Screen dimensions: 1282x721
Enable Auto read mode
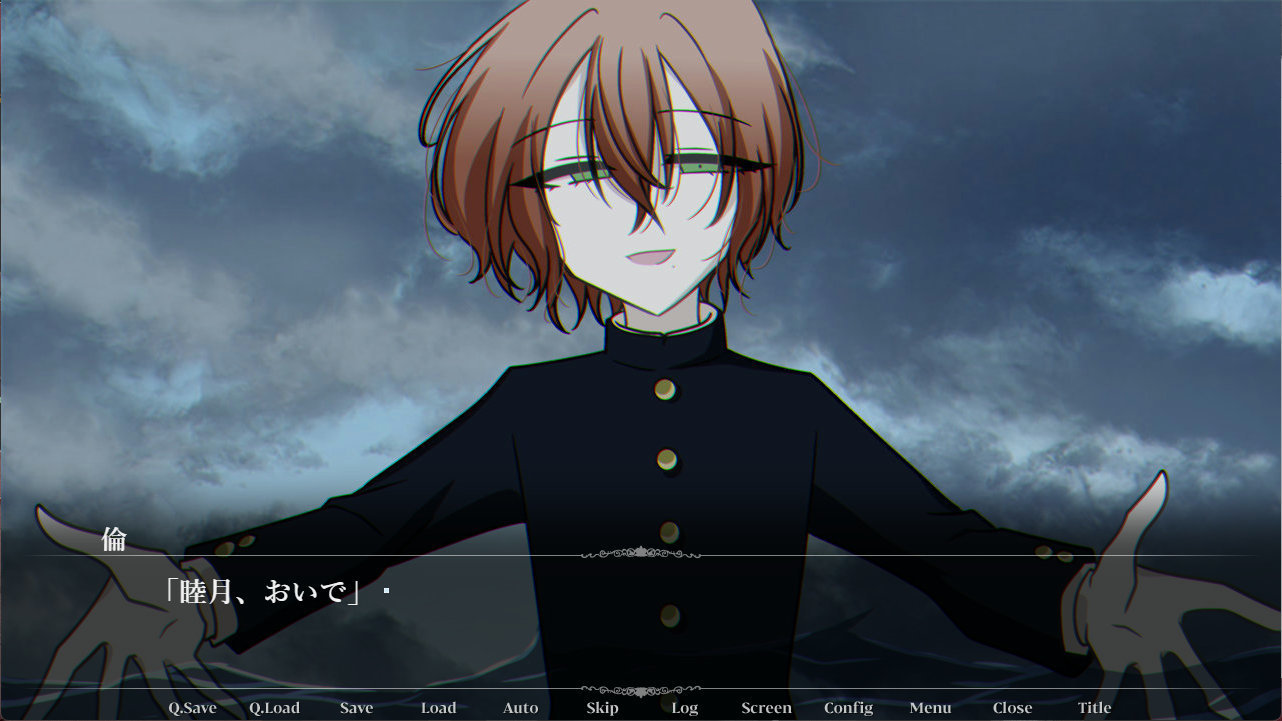tap(519, 707)
